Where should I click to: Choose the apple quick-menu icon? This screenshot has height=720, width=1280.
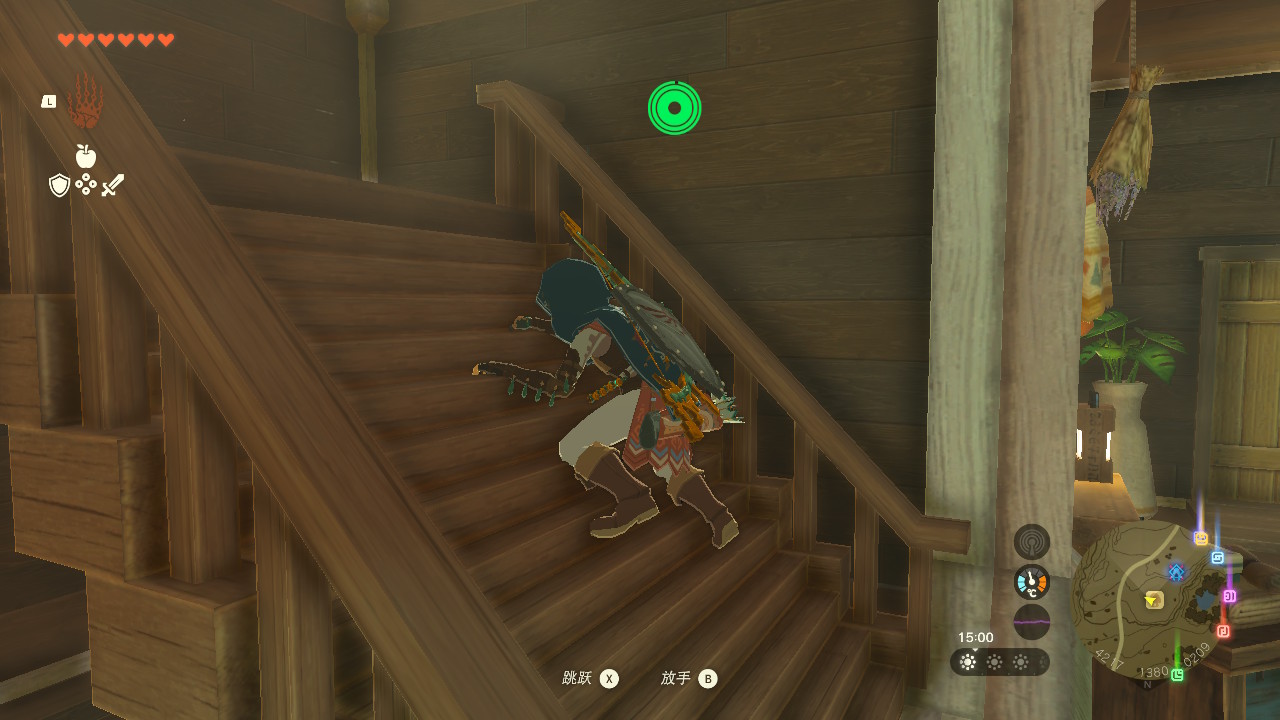[86, 156]
